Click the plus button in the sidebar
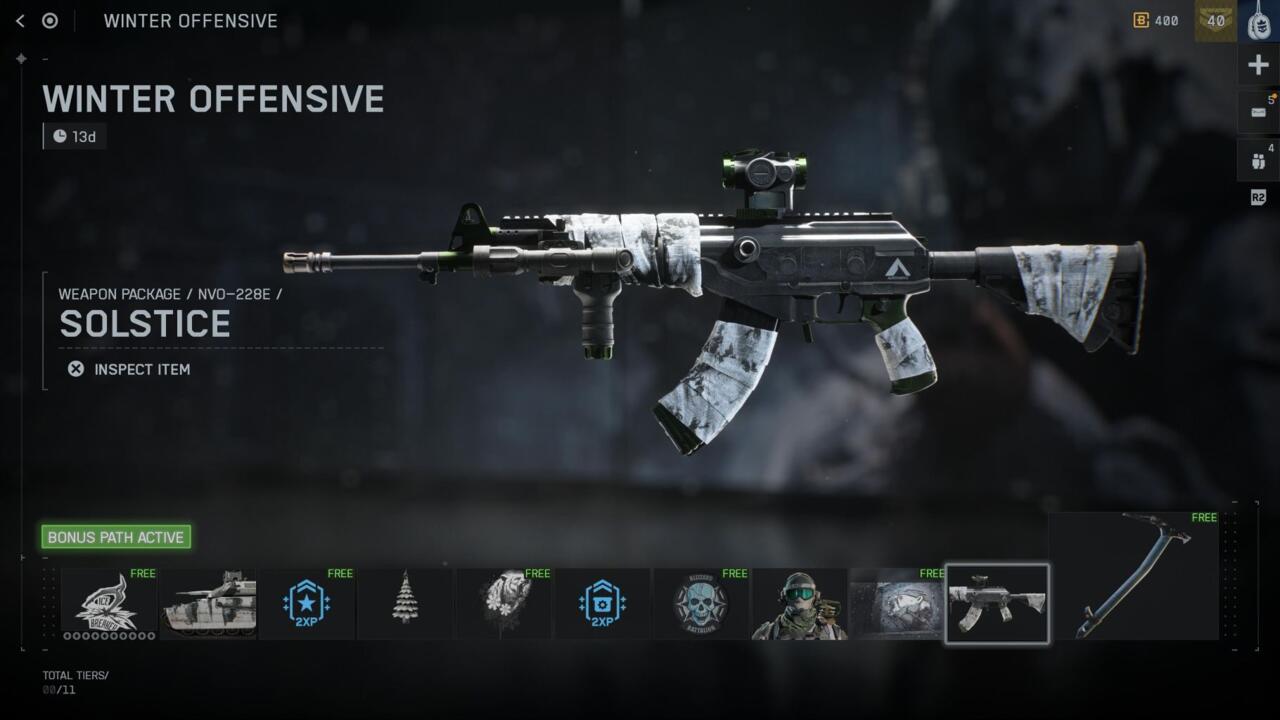Viewport: 1280px width, 720px height. coord(1259,66)
